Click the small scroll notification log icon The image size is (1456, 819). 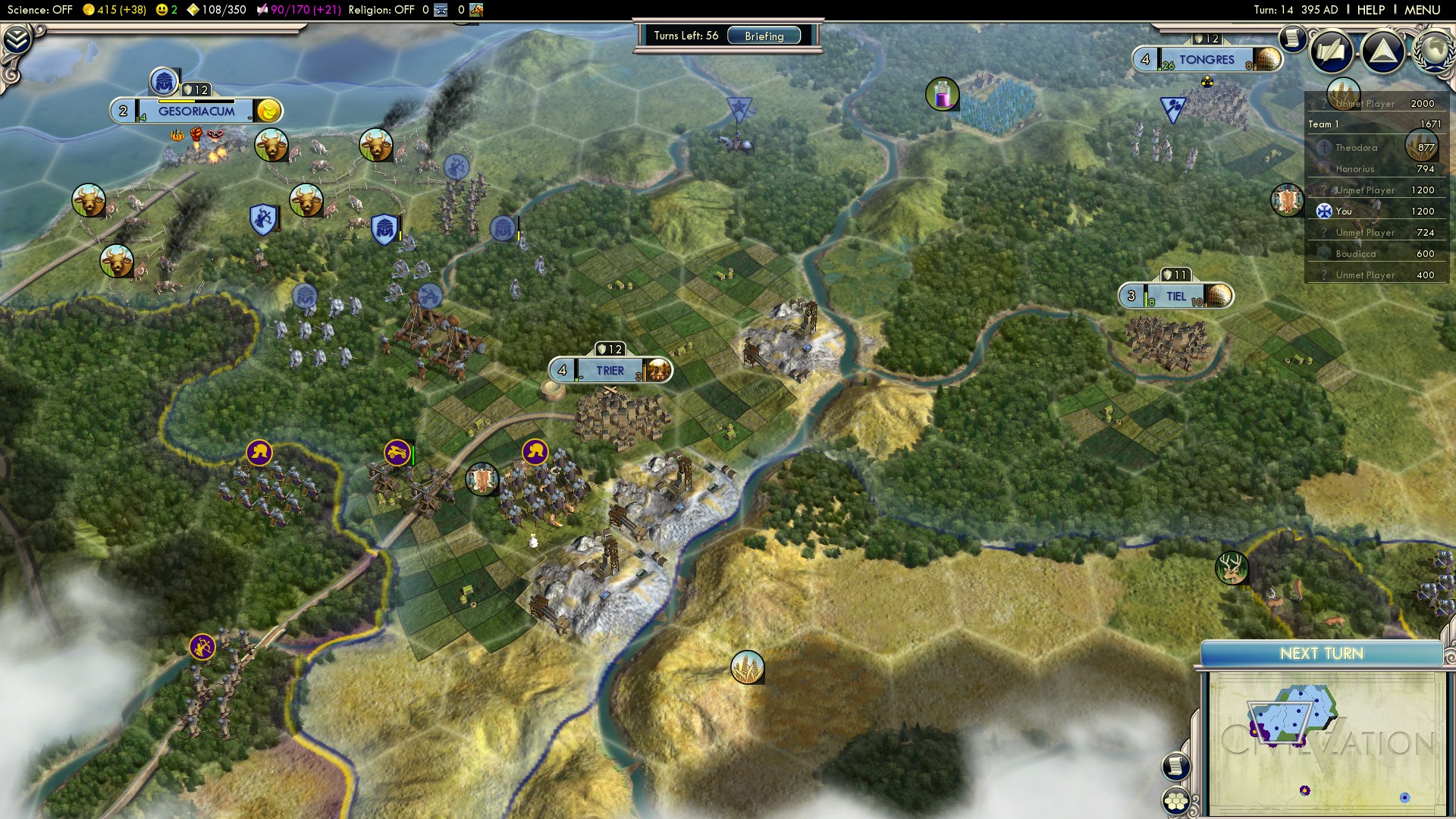(x=1291, y=38)
